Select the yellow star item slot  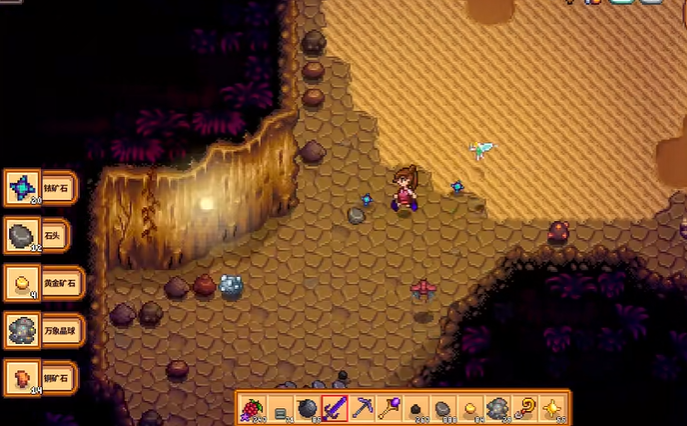[551, 408]
